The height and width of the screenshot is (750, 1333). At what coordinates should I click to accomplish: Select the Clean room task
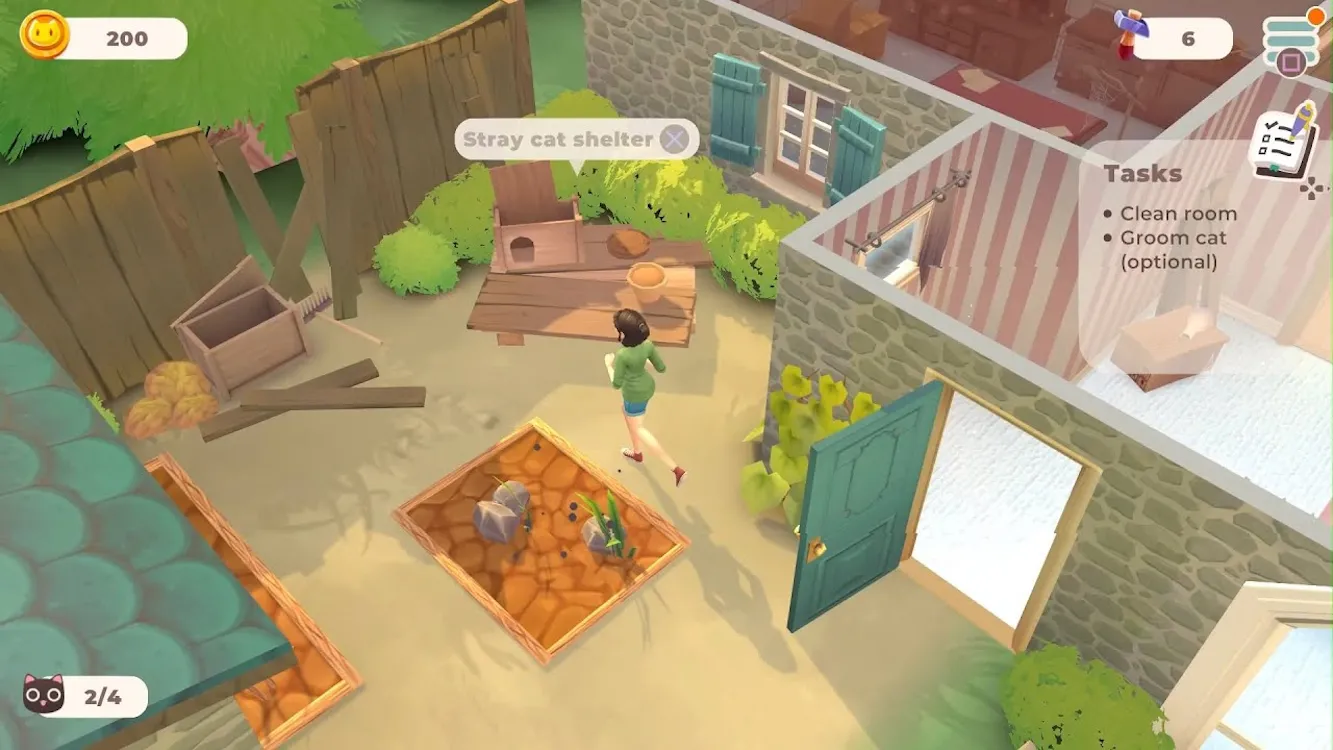pos(1178,214)
